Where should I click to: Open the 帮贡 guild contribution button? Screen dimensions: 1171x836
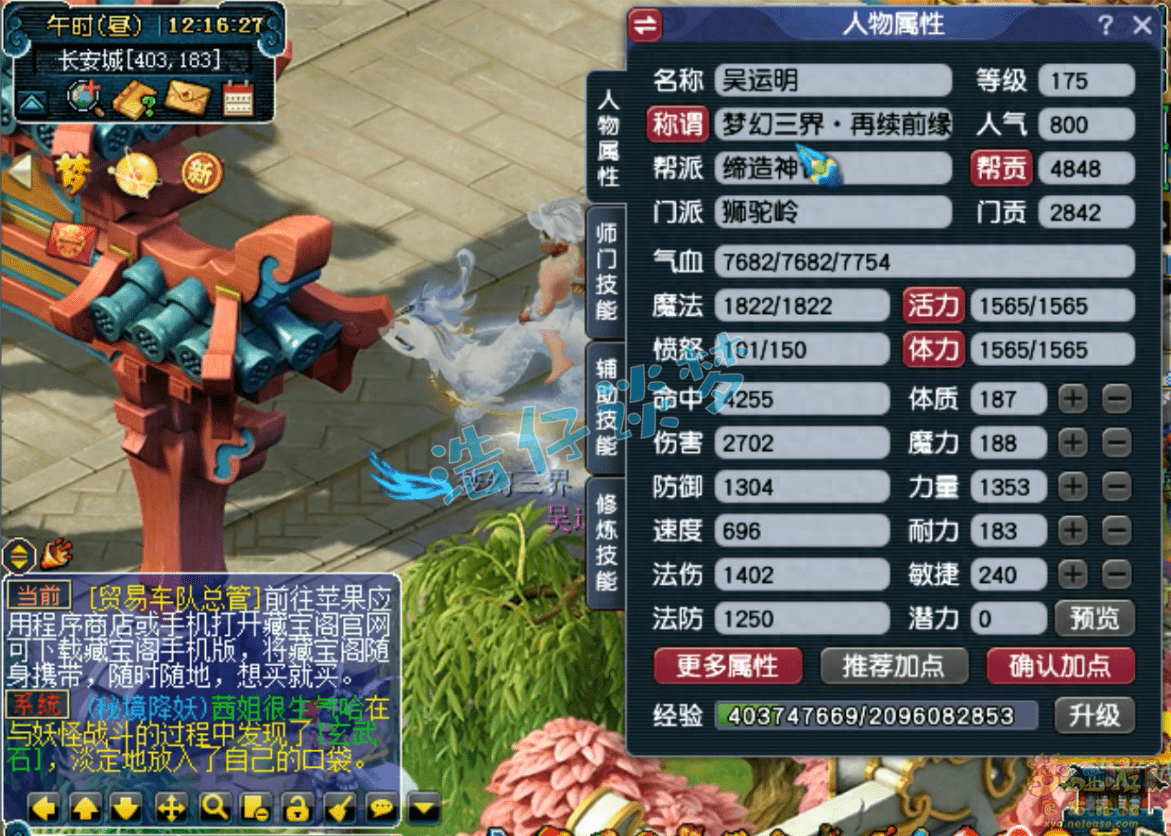click(1000, 168)
